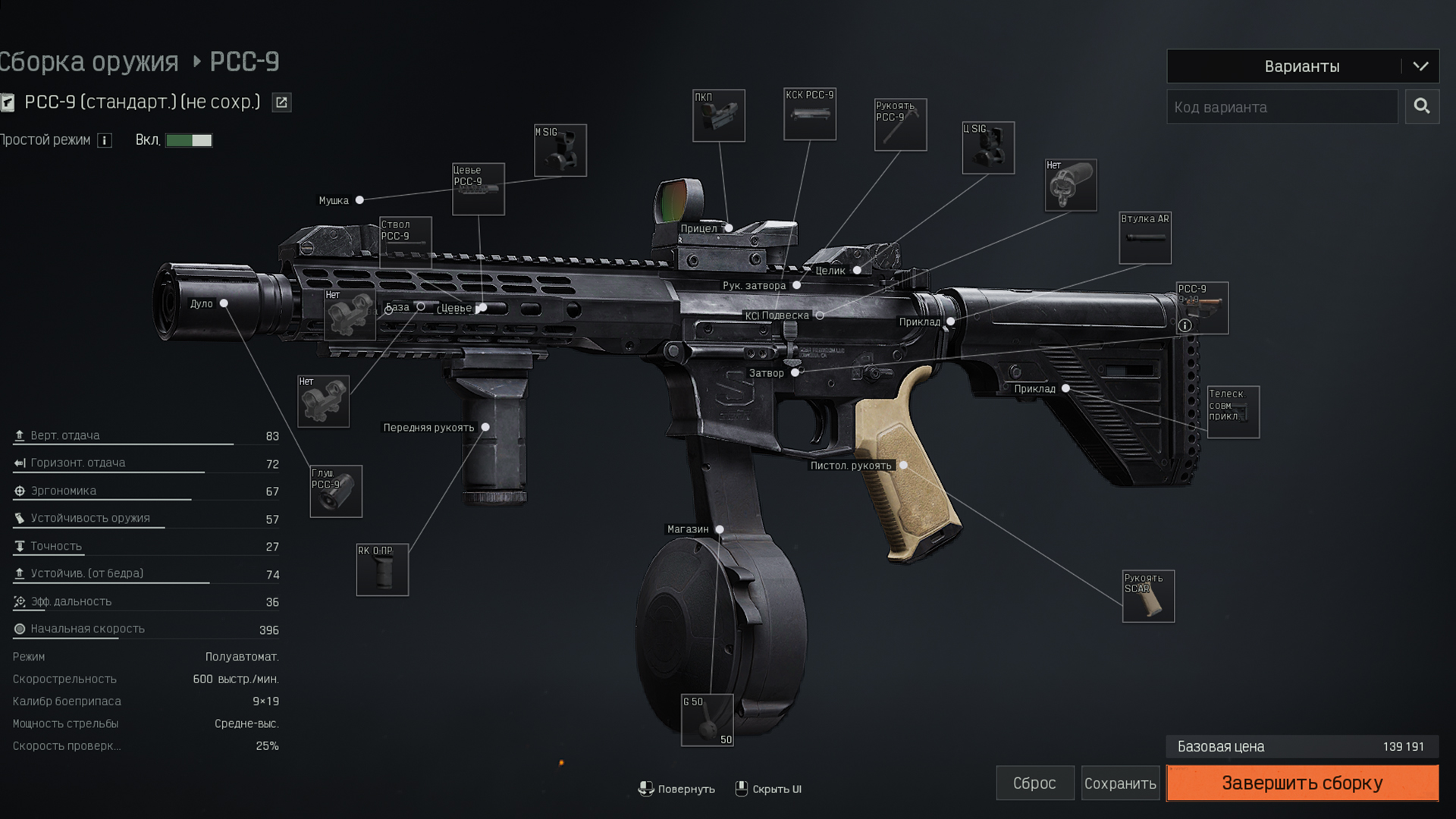1456x819 pixels.
Task: Choose the "Втулка AR" buffer tube slot
Action: 1145,238
